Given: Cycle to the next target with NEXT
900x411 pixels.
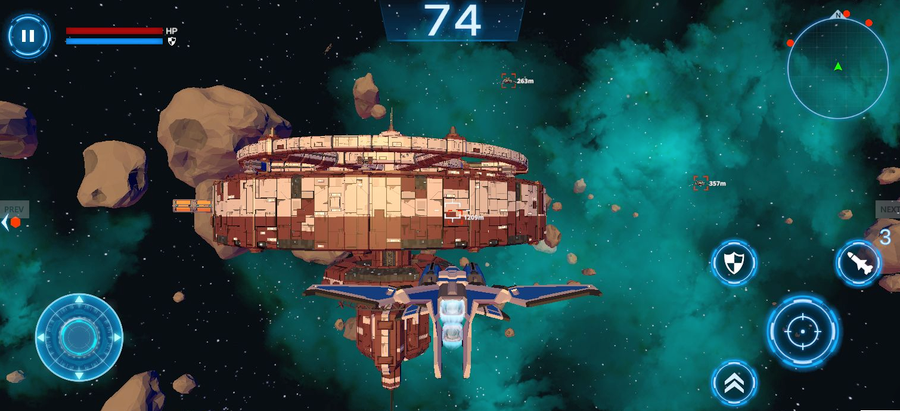Looking at the screenshot, I should (x=888, y=209).
